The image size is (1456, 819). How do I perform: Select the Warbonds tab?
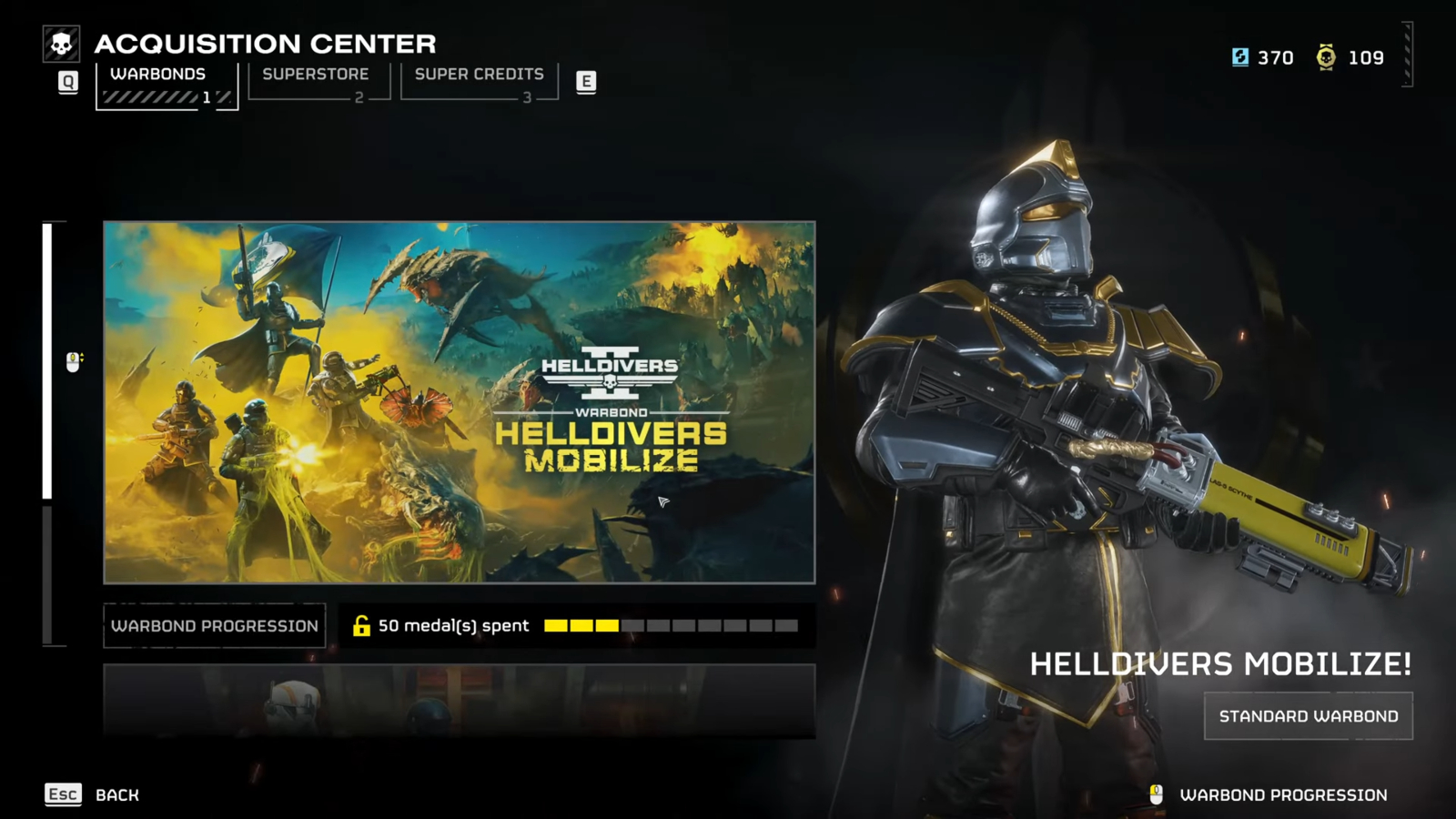click(158, 74)
